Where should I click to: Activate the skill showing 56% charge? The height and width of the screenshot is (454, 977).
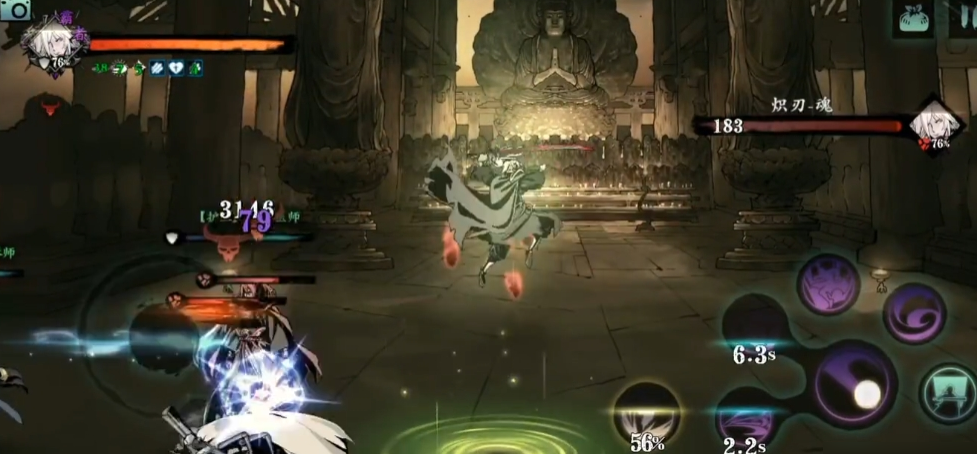point(646,412)
